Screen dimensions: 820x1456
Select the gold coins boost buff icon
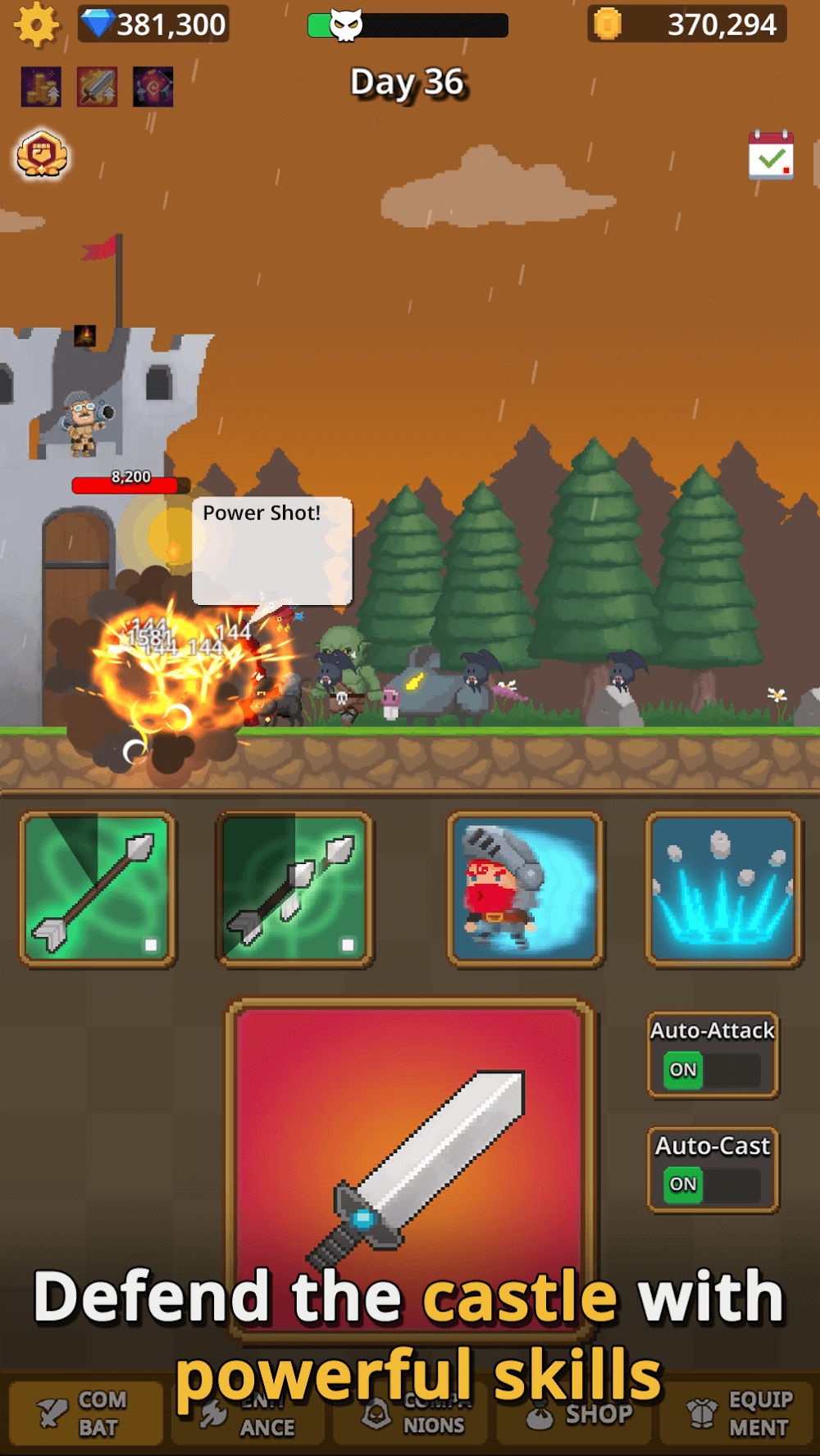tap(41, 87)
